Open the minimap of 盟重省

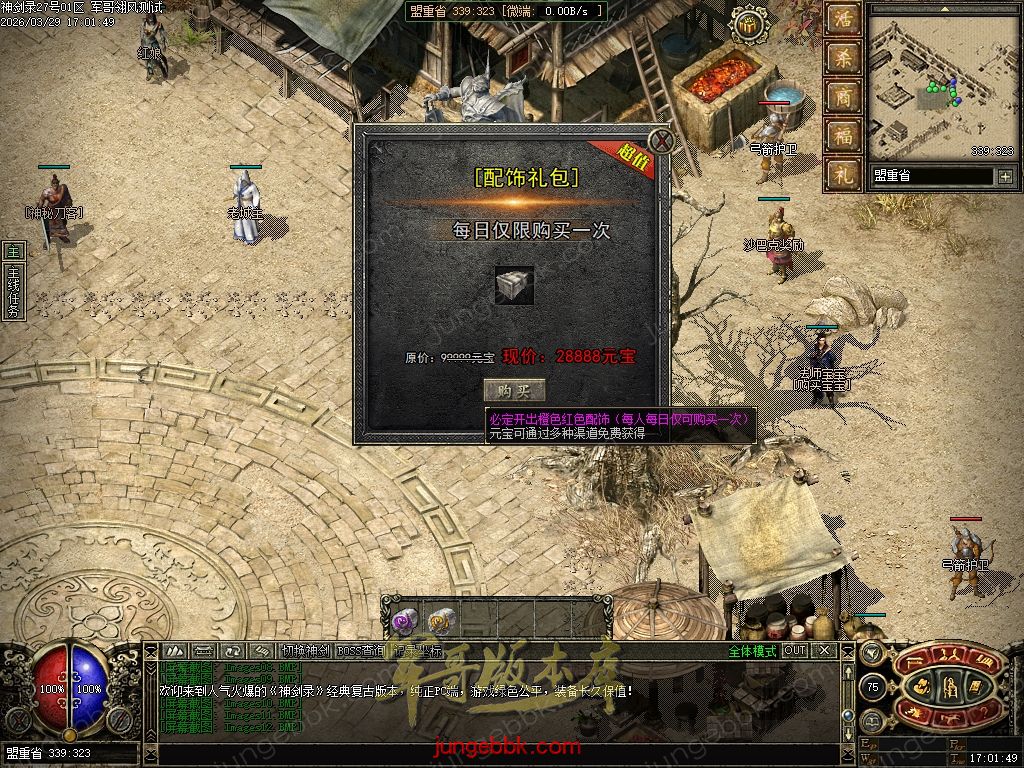pos(940,88)
